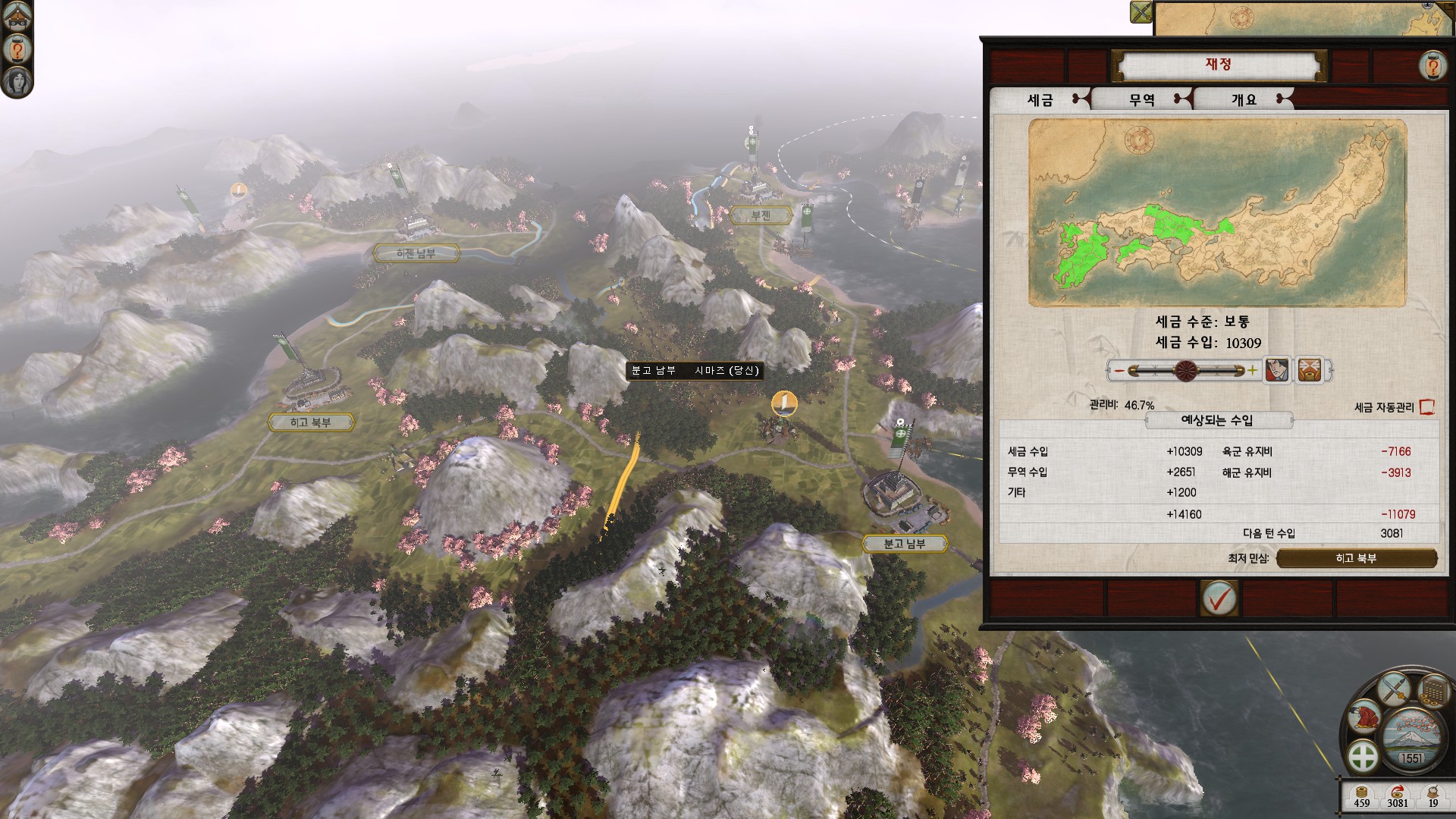Image resolution: width=1456 pixels, height=819 pixels.
Task: Switch to the 무역 (trade) tab
Action: pyautogui.click(x=1141, y=99)
